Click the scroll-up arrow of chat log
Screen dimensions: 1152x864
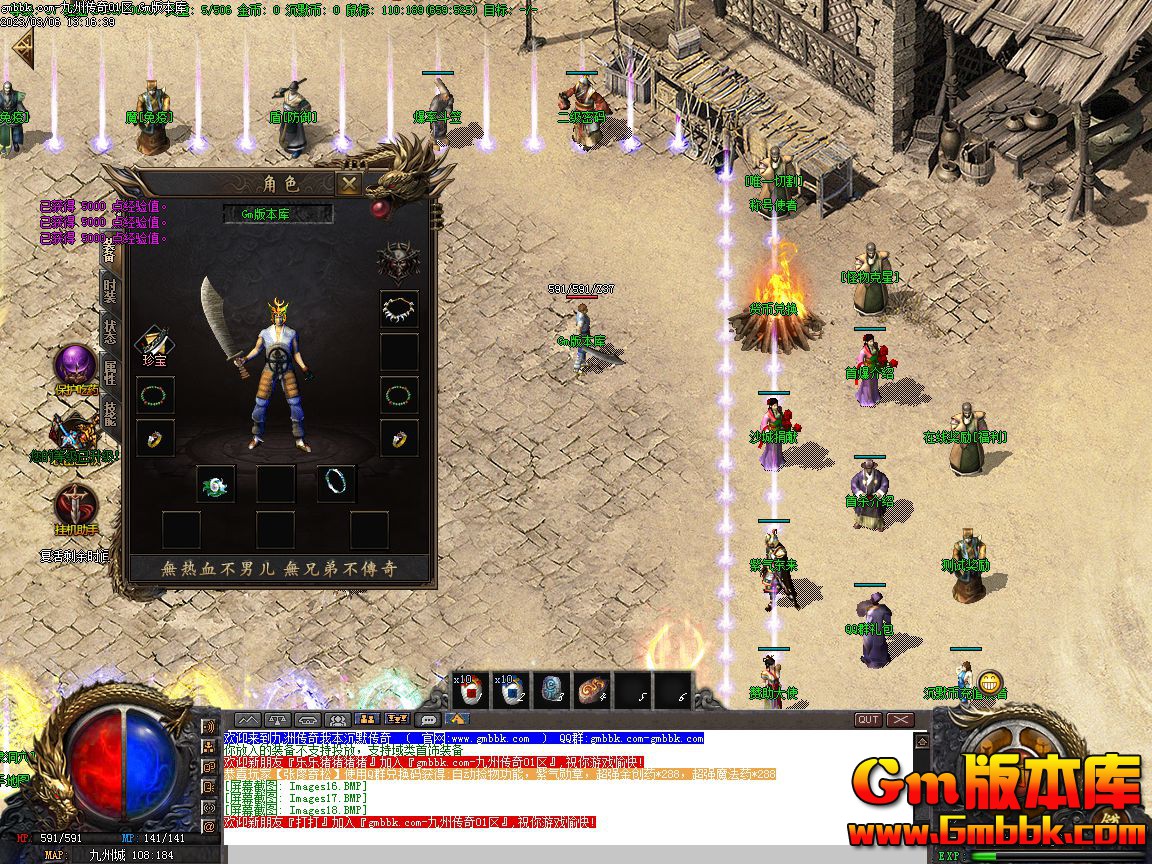921,741
